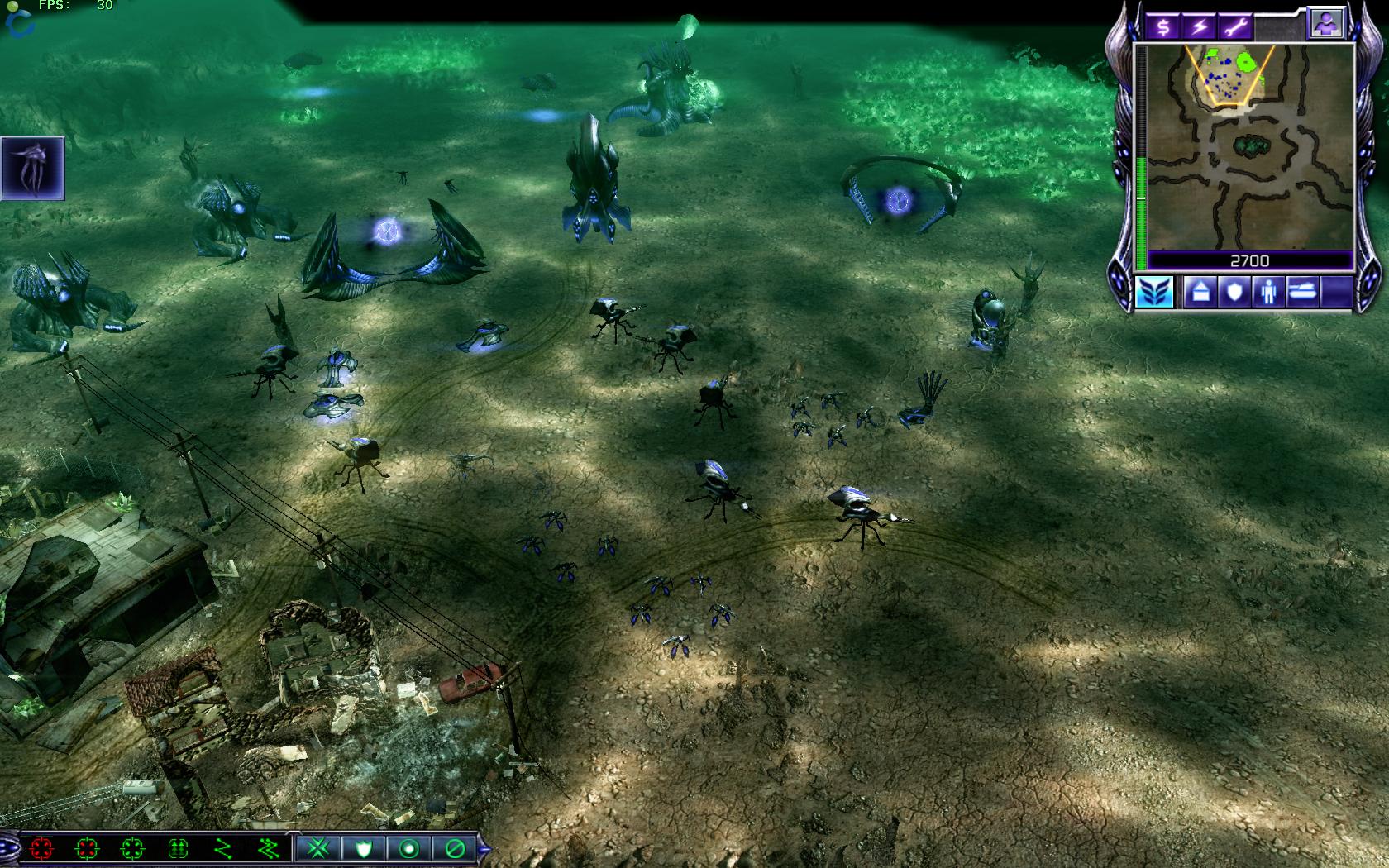The width and height of the screenshot is (1389, 868).
Task: Activate the planning mode zigzag waypoint icon
Action: click(x=223, y=848)
